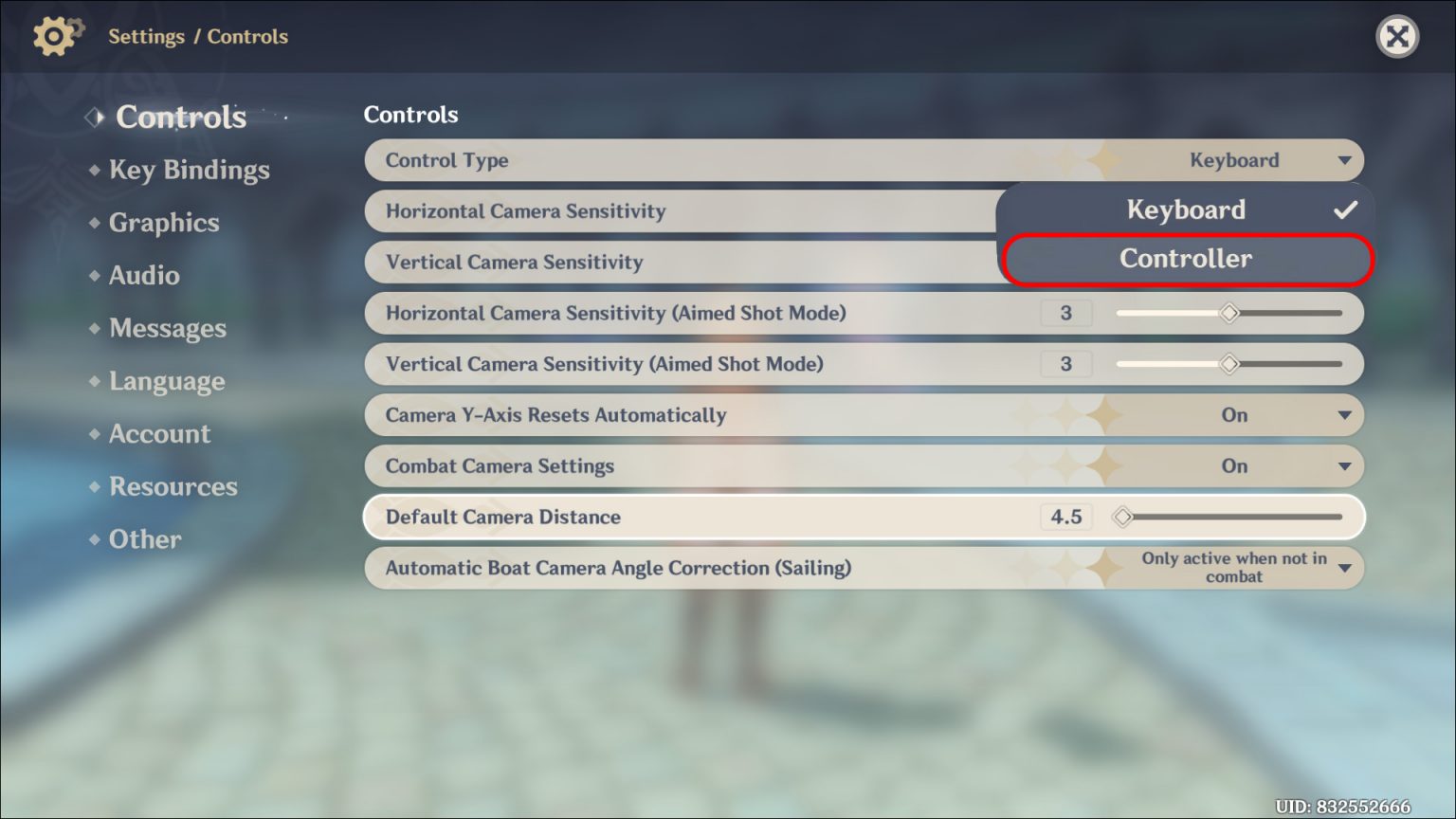Click the diamond marker beside Controls

[94, 116]
